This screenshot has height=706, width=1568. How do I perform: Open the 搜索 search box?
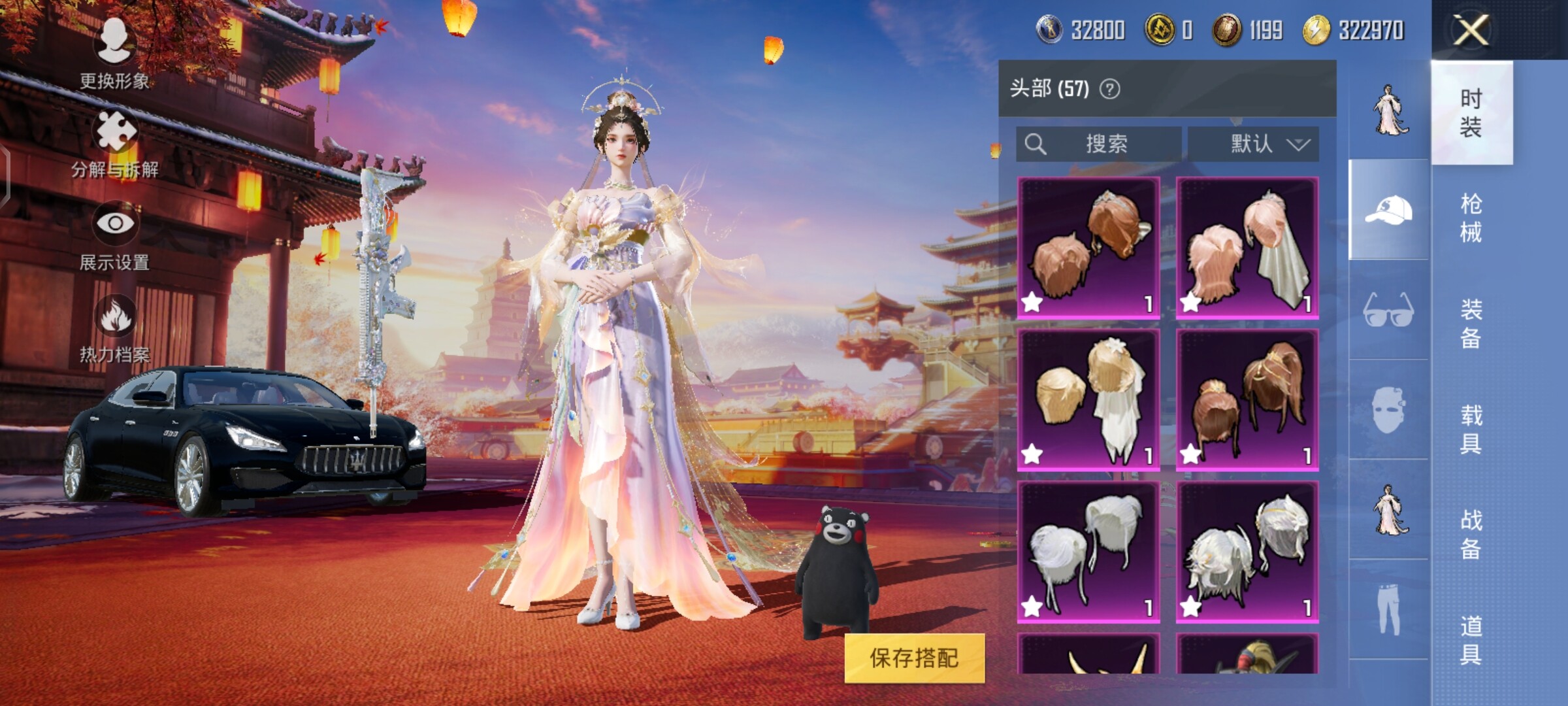pyautogui.click(x=1099, y=144)
